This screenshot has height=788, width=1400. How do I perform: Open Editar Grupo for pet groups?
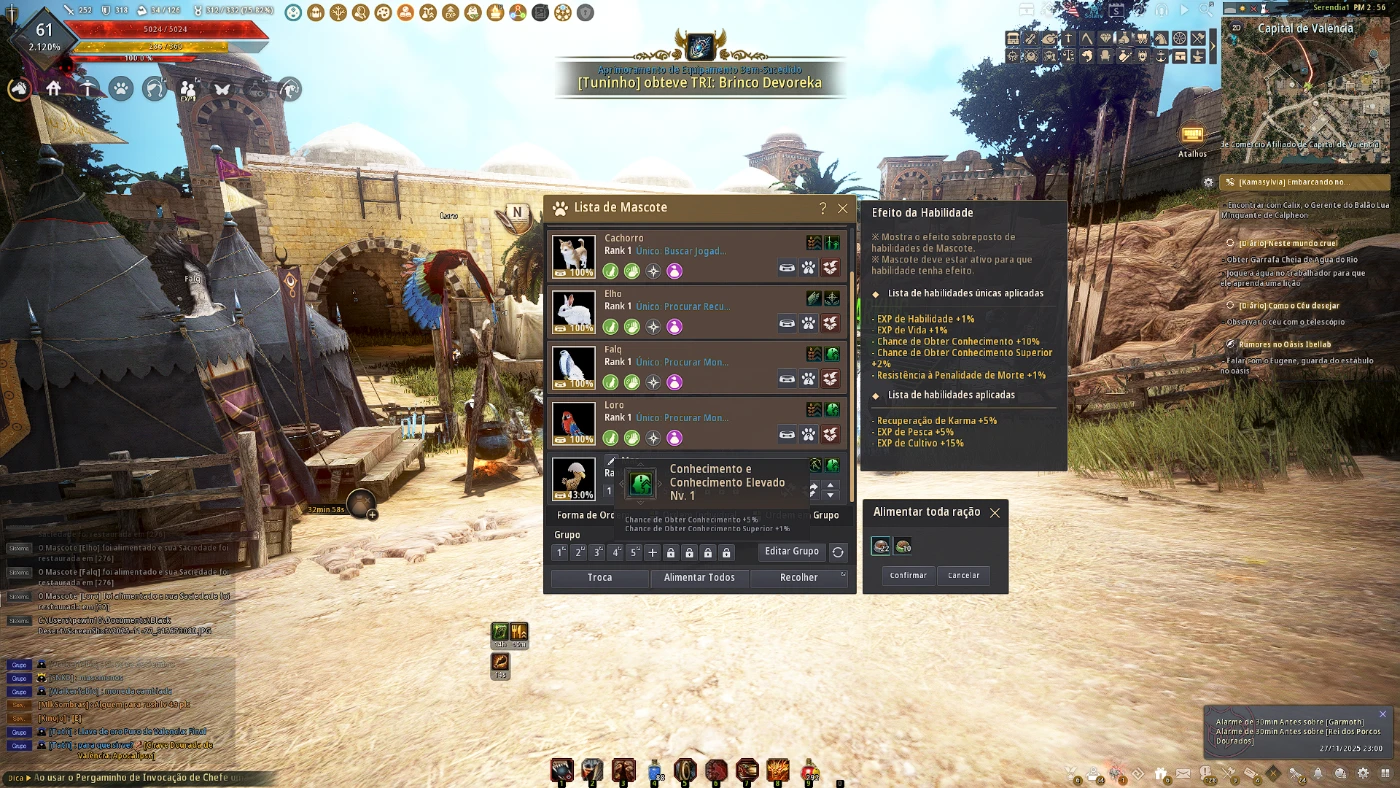[791, 551]
